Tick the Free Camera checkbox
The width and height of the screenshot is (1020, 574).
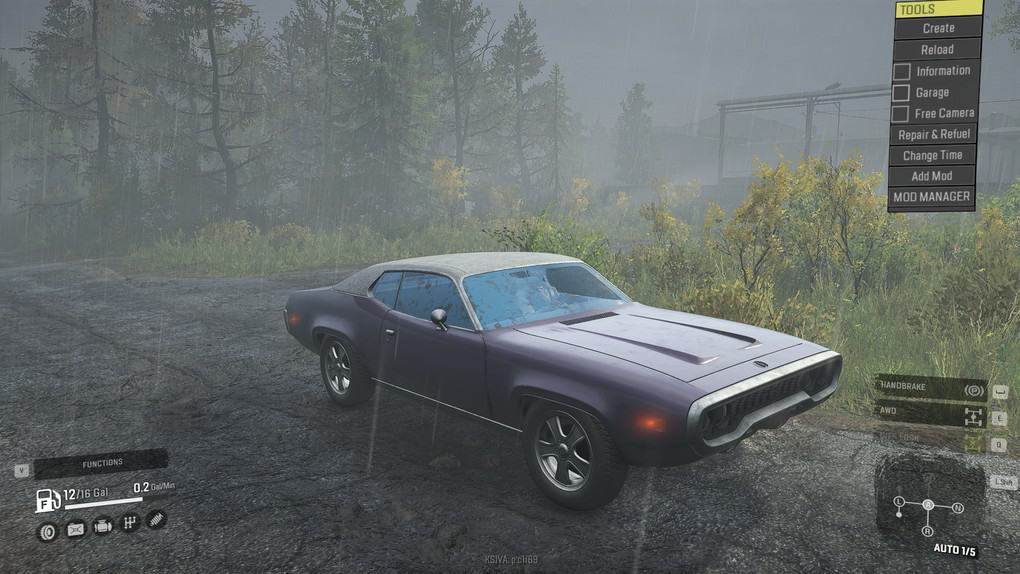(901, 113)
